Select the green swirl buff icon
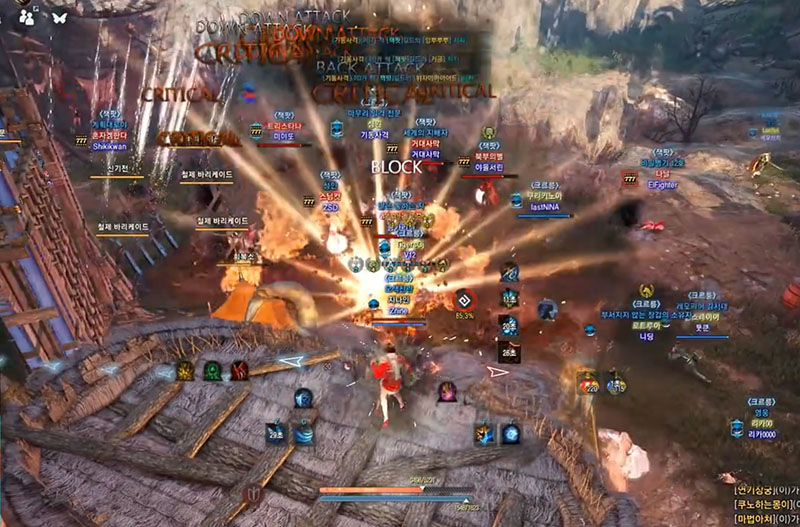Image resolution: width=800 pixels, height=527 pixels. pyautogui.click(x=213, y=371)
